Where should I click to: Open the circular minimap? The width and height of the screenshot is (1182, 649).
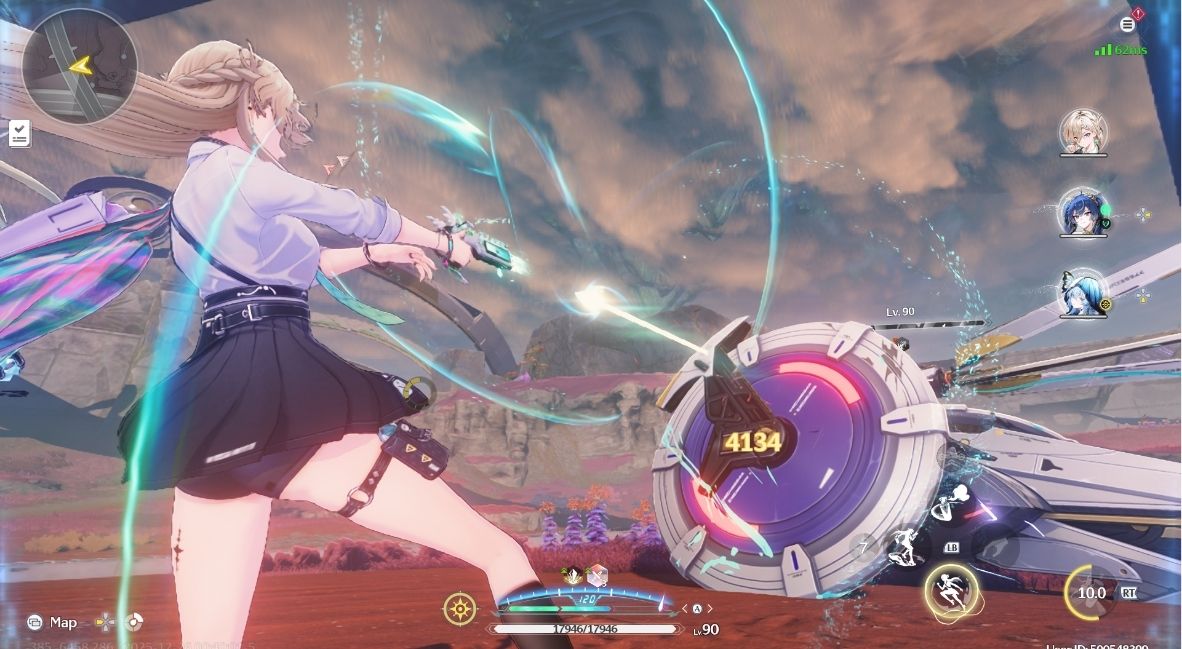click(78, 66)
